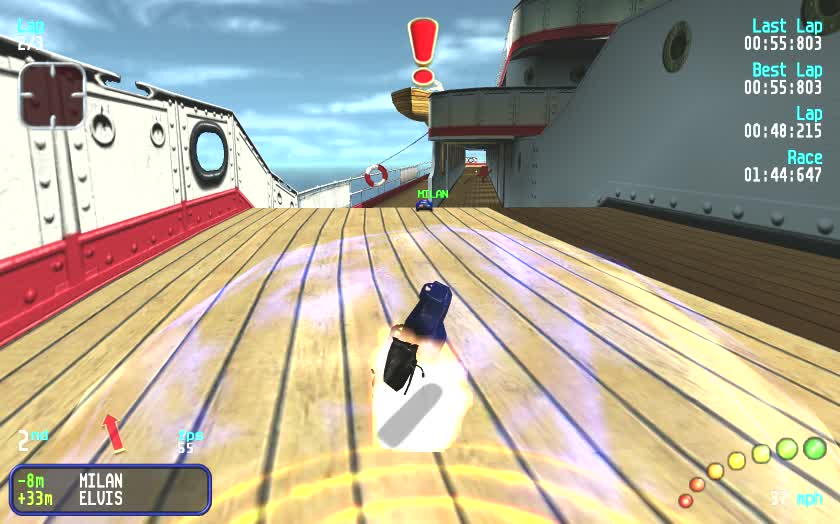Image resolution: width=840 pixels, height=524 pixels.
Task: Select the pickup item slot
Action: point(52,95)
